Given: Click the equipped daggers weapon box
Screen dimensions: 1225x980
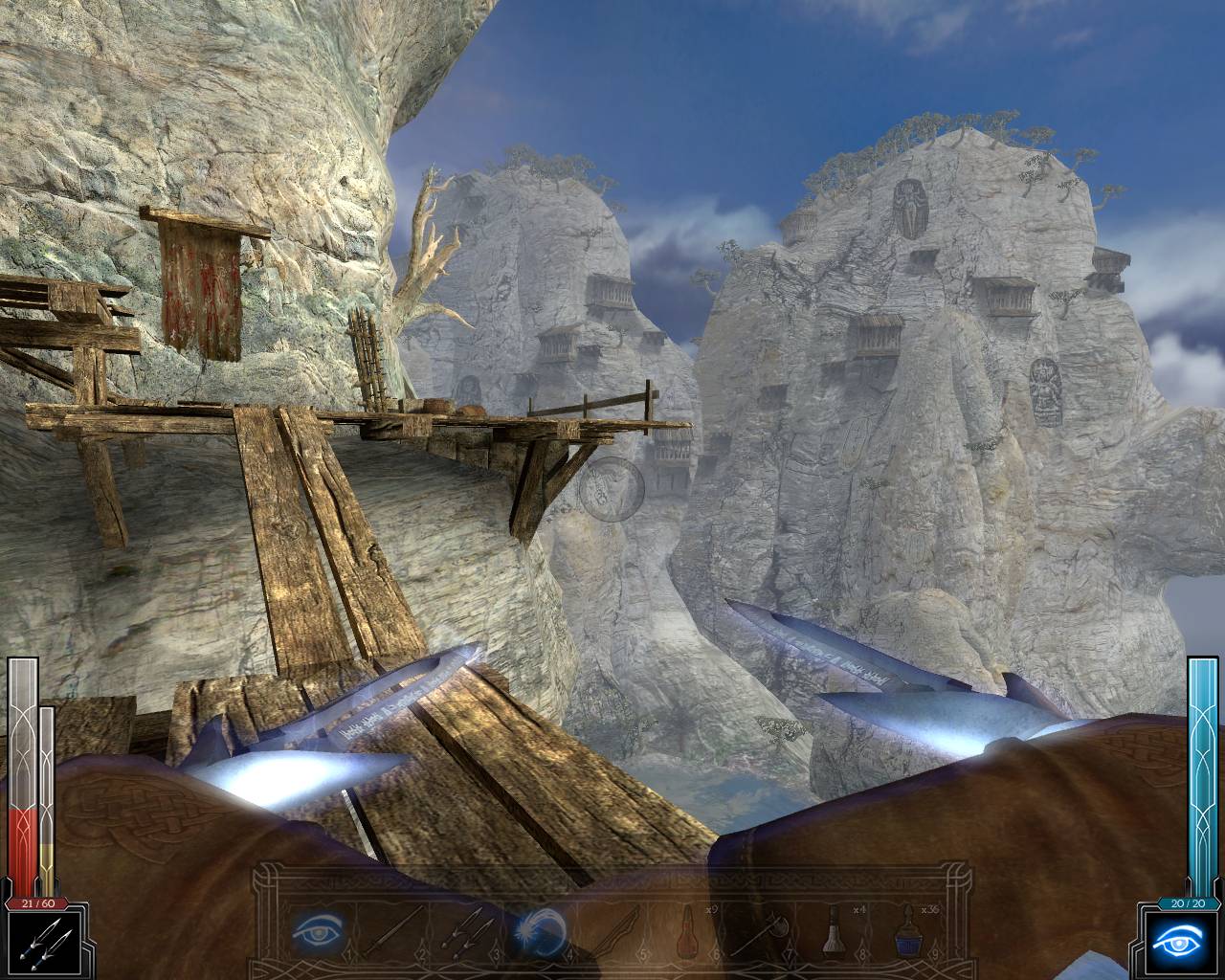Looking at the screenshot, I should pos(43,942).
